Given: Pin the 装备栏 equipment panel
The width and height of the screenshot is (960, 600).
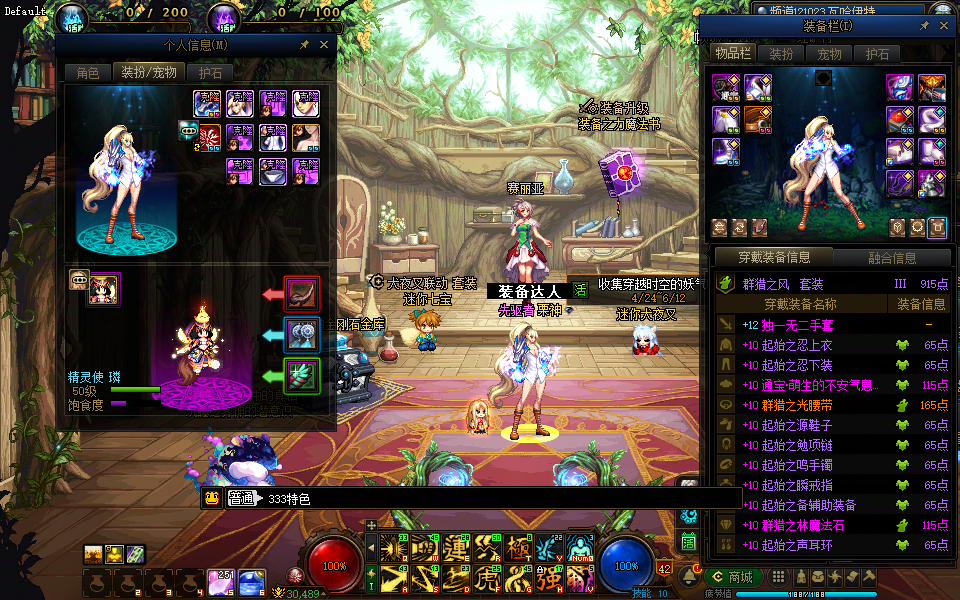Looking at the screenshot, I should click(924, 26).
